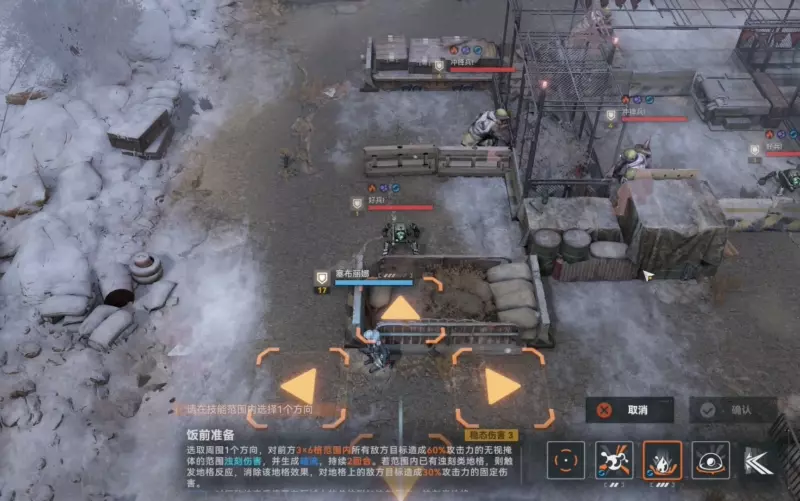The image size is (800, 501).
Task: Cancel the skill with the 取消 button
Action: (x=630, y=410)
